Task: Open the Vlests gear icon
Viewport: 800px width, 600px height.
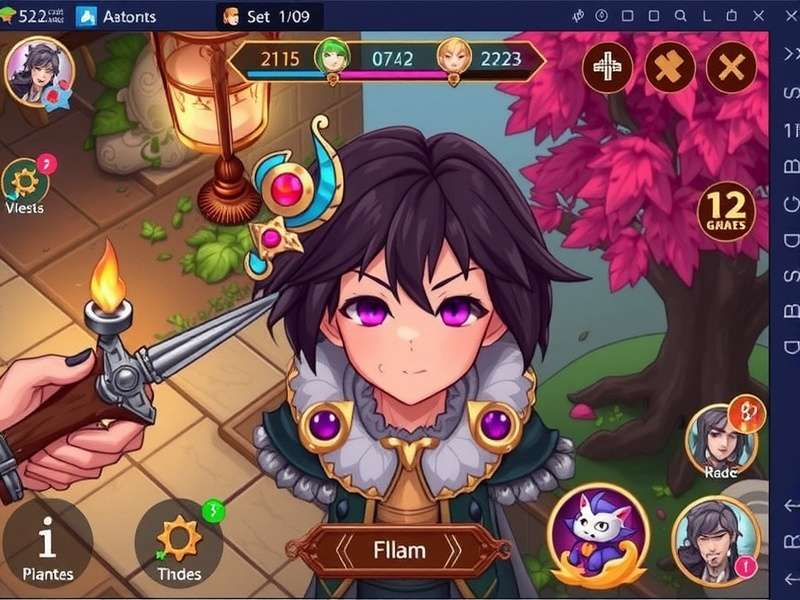Action: tap(25, 183)
